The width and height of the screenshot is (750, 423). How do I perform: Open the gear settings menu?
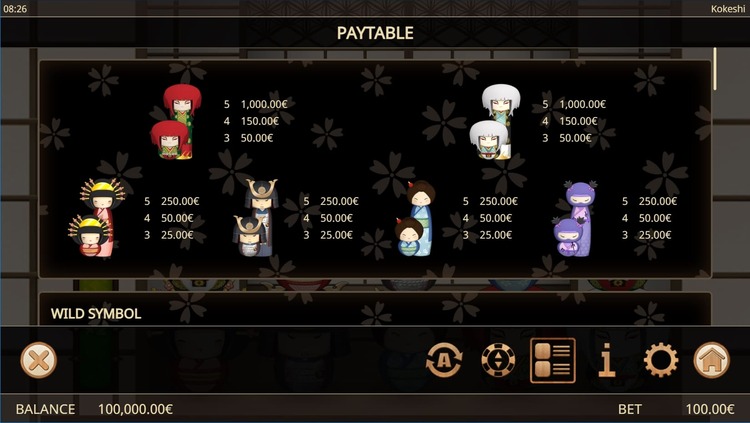[660, 360]
